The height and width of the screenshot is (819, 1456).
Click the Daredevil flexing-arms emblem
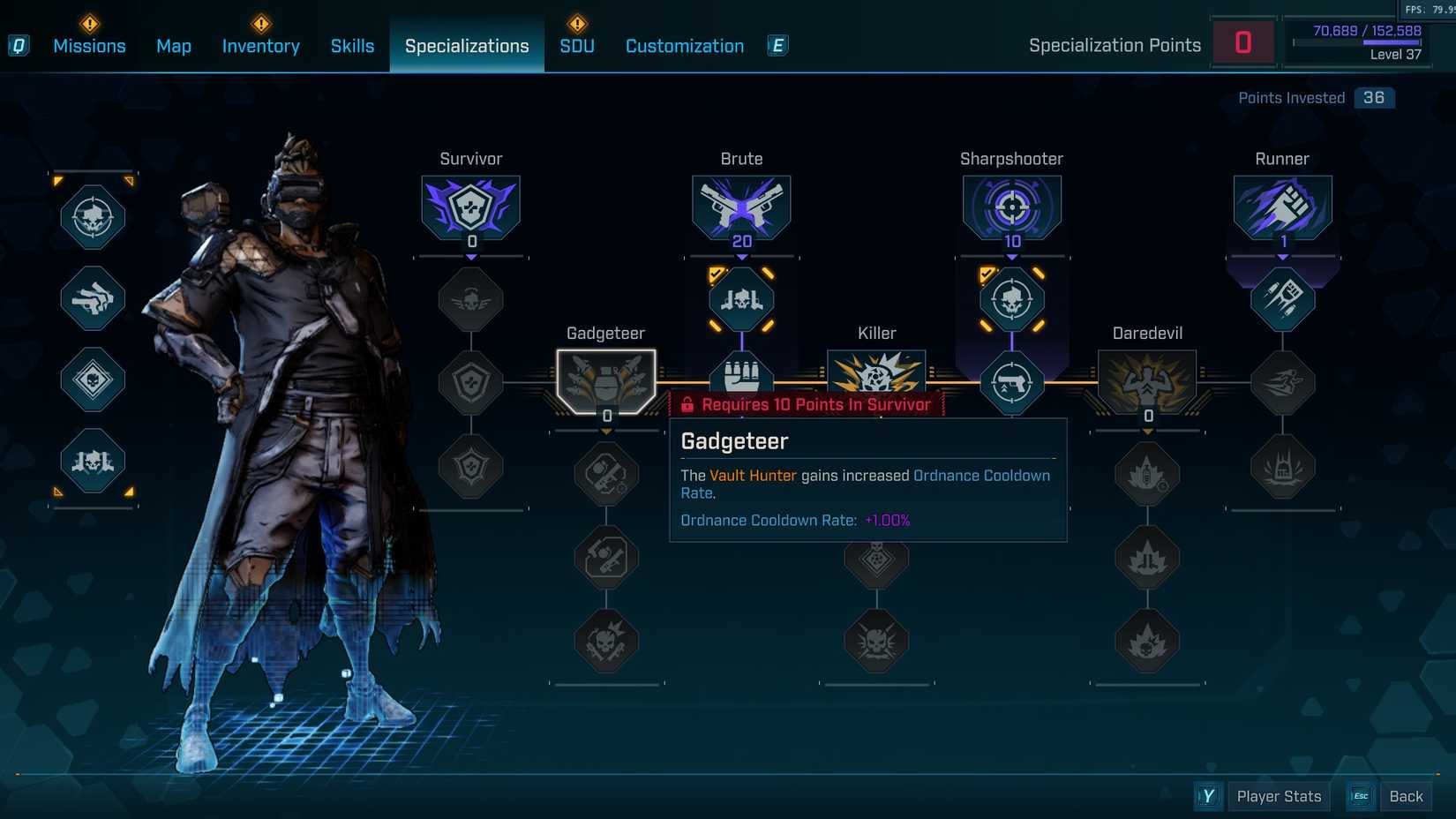tap(1146, 379)
